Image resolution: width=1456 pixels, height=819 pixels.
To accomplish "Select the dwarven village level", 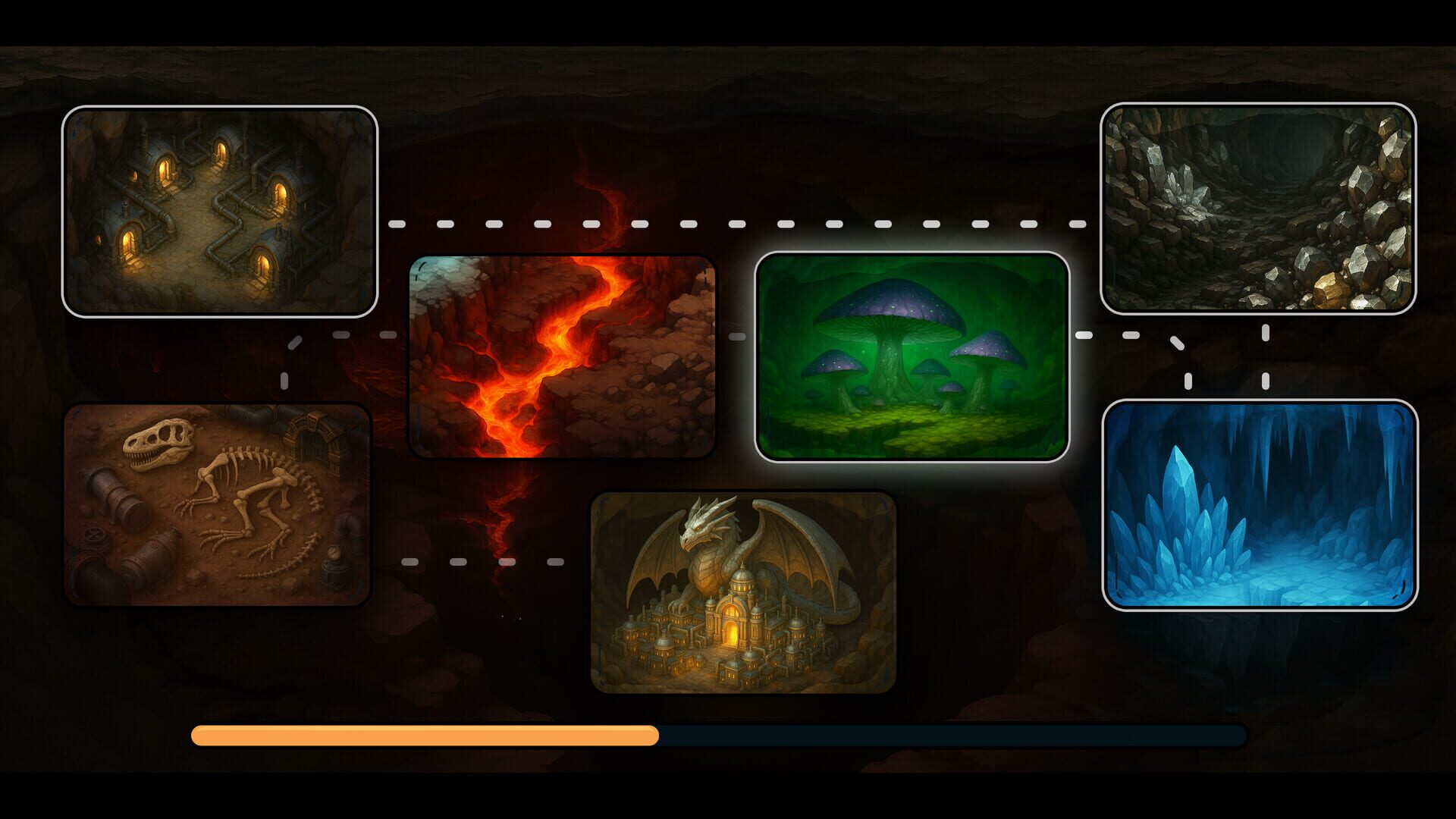I will 220,212.
